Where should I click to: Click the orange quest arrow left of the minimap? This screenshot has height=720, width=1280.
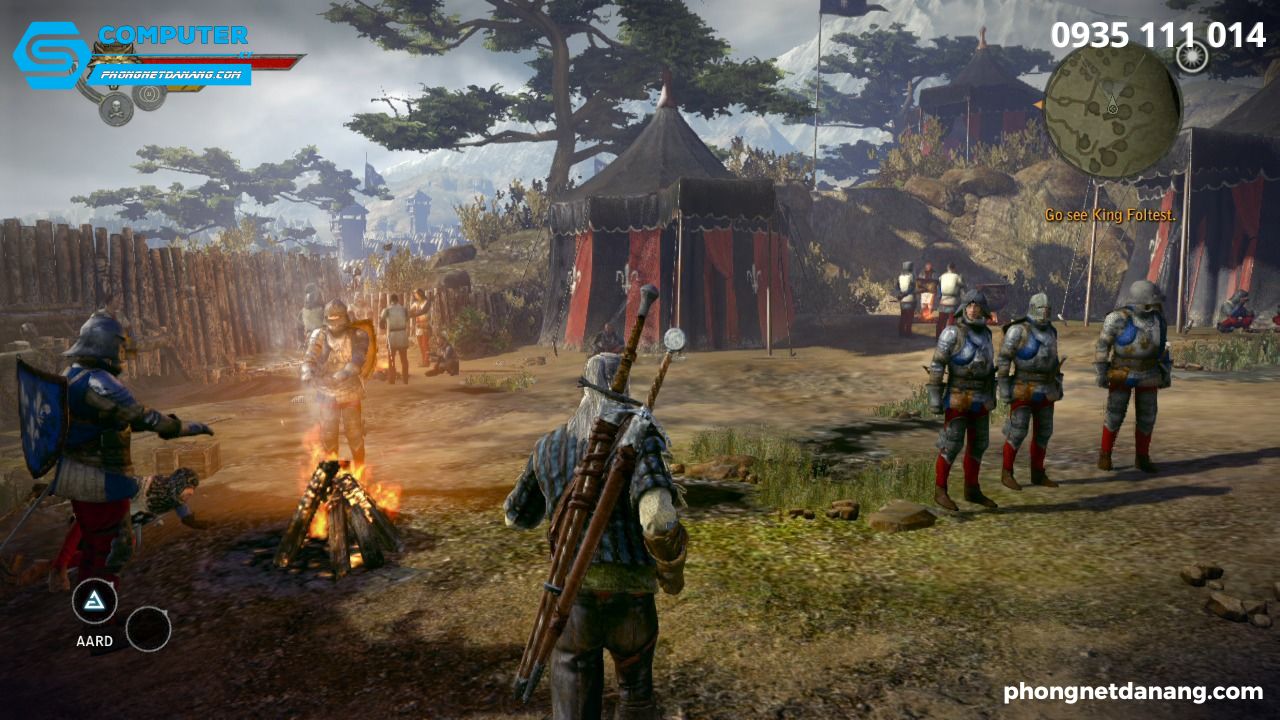(x=1040, y=104)
